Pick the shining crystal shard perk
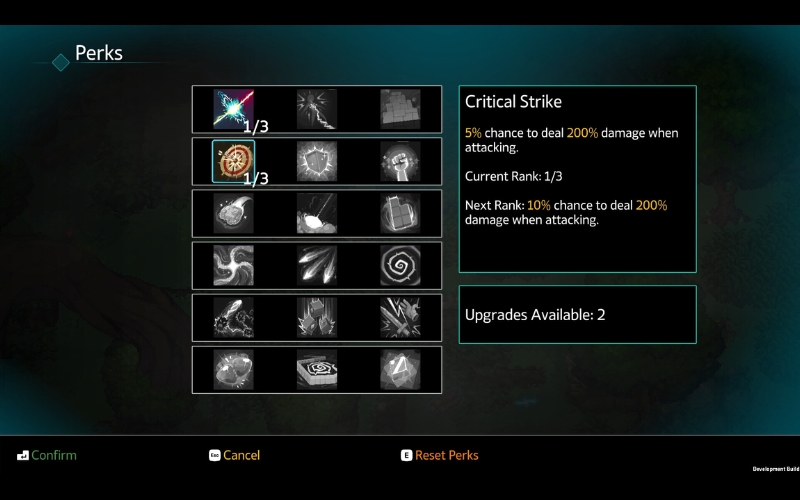This screenshot has height=500, width=800. coord(400,369)
